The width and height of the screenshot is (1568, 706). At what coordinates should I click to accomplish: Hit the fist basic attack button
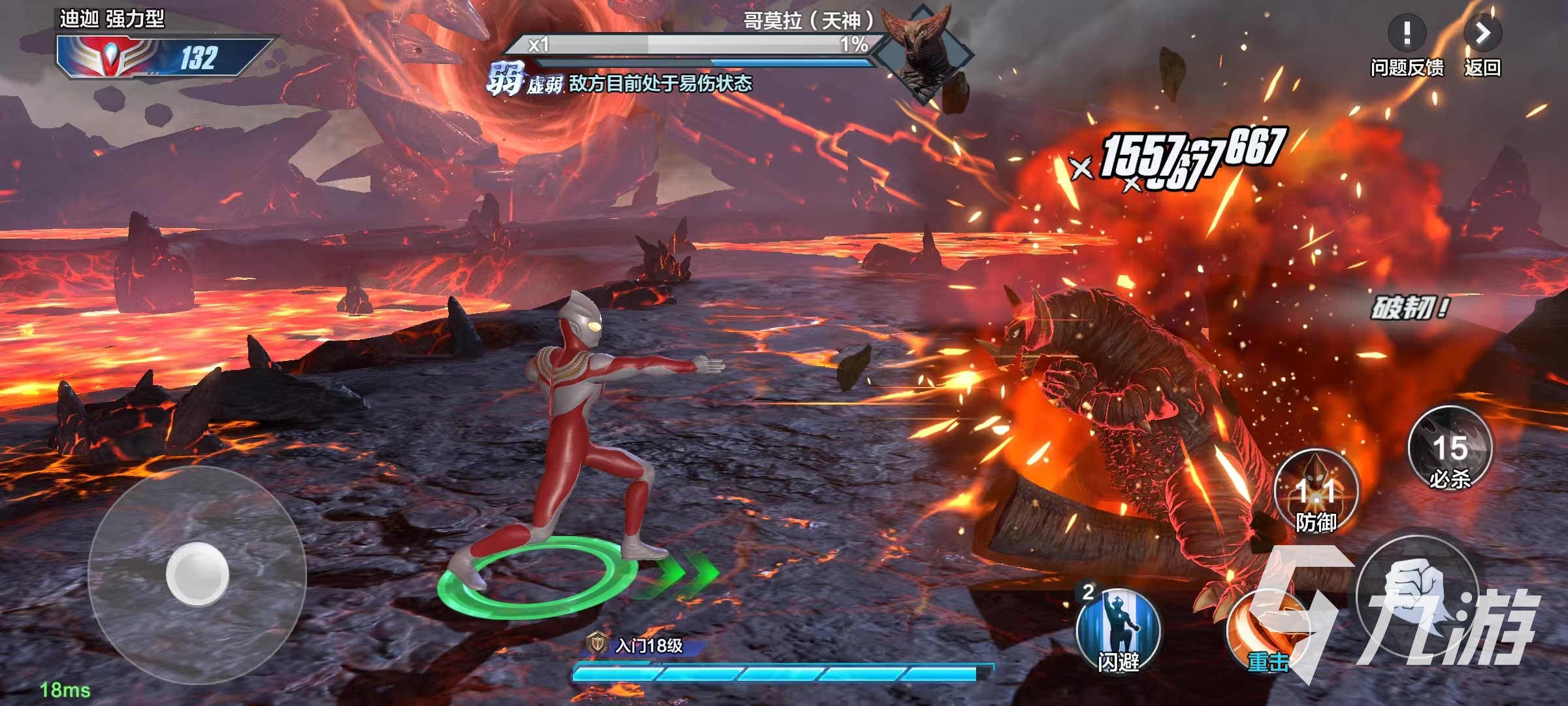[1416, 595]
